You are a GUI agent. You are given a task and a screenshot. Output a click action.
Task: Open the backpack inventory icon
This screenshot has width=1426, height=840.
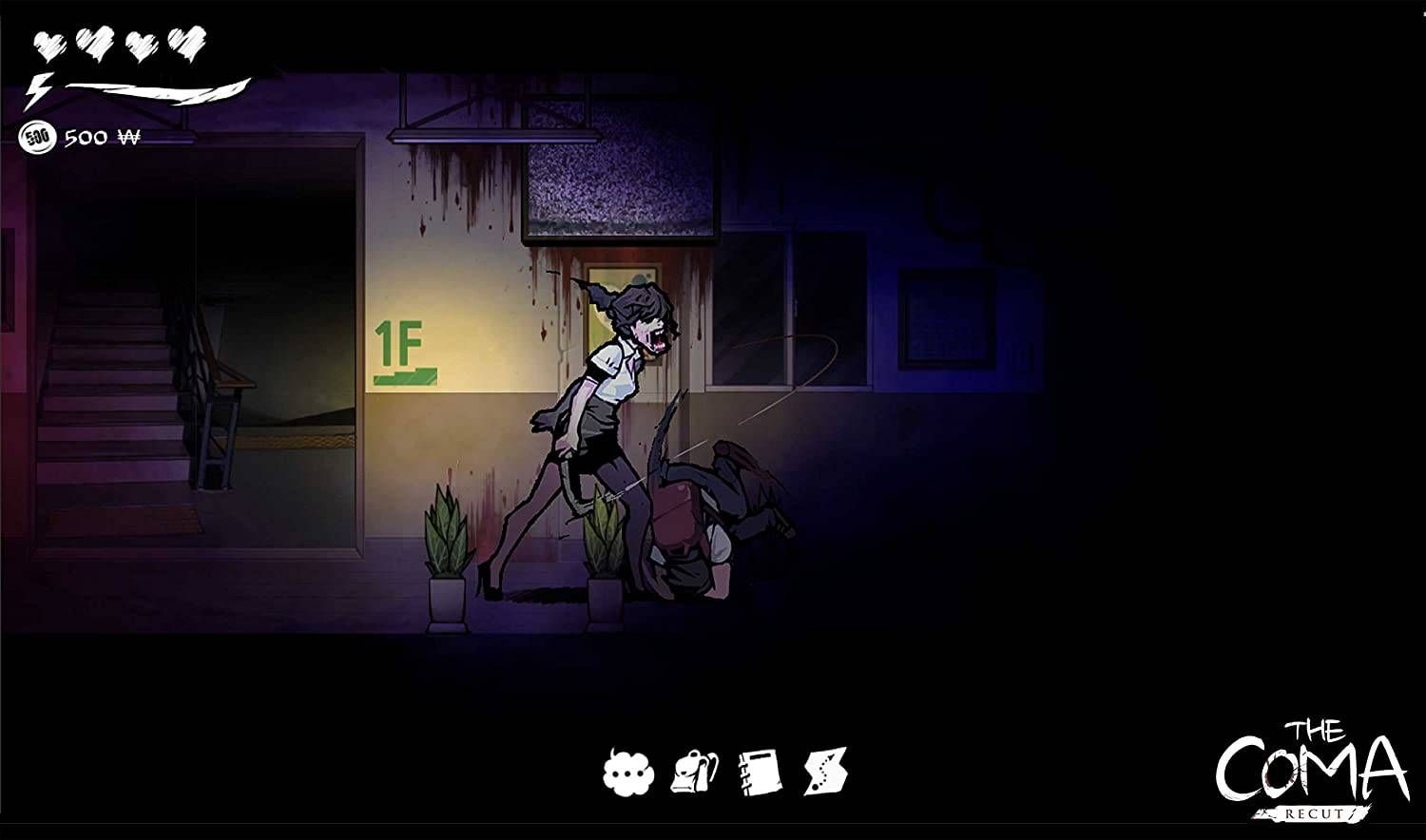tap(697, 770)
